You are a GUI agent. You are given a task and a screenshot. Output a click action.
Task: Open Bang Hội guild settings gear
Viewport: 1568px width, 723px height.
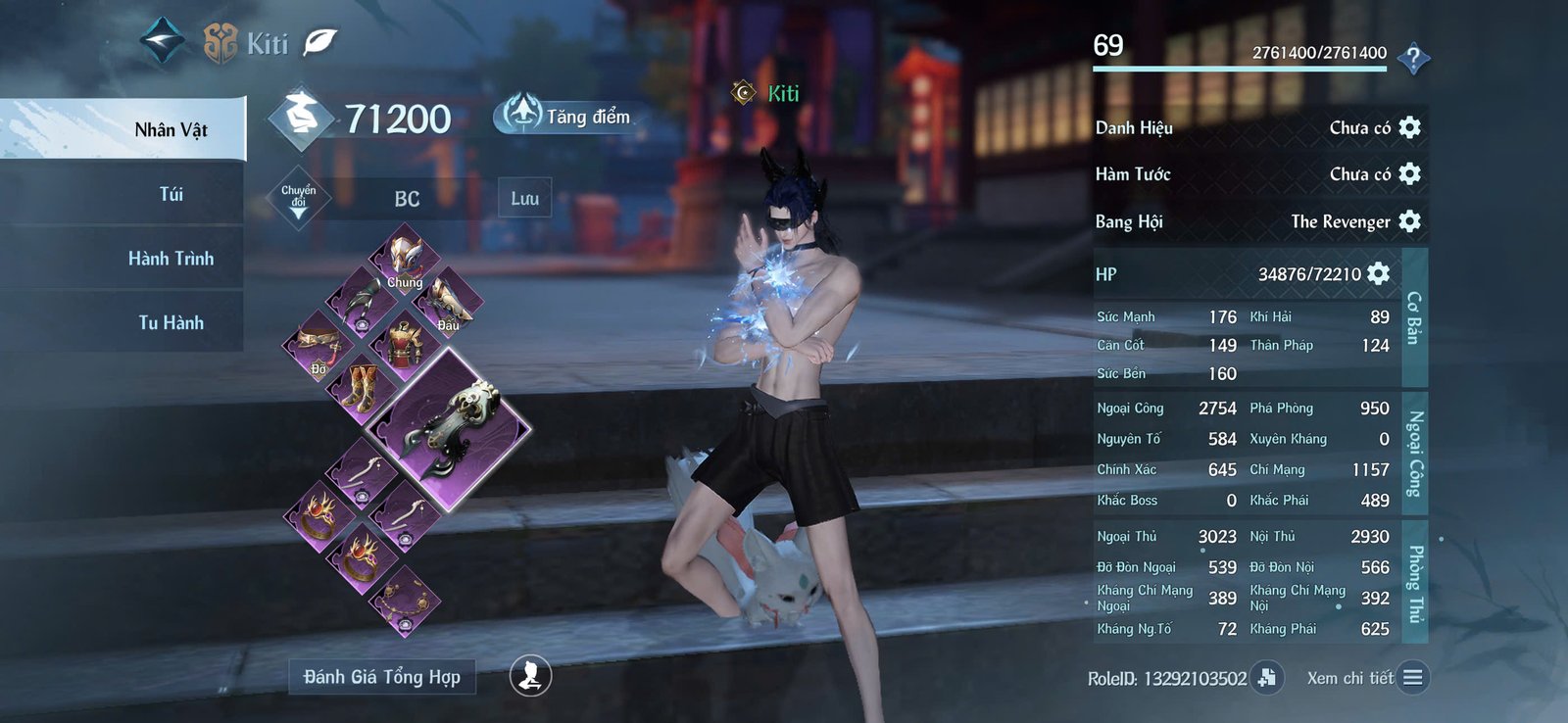pyautogui.click(x=1409, y=220)
